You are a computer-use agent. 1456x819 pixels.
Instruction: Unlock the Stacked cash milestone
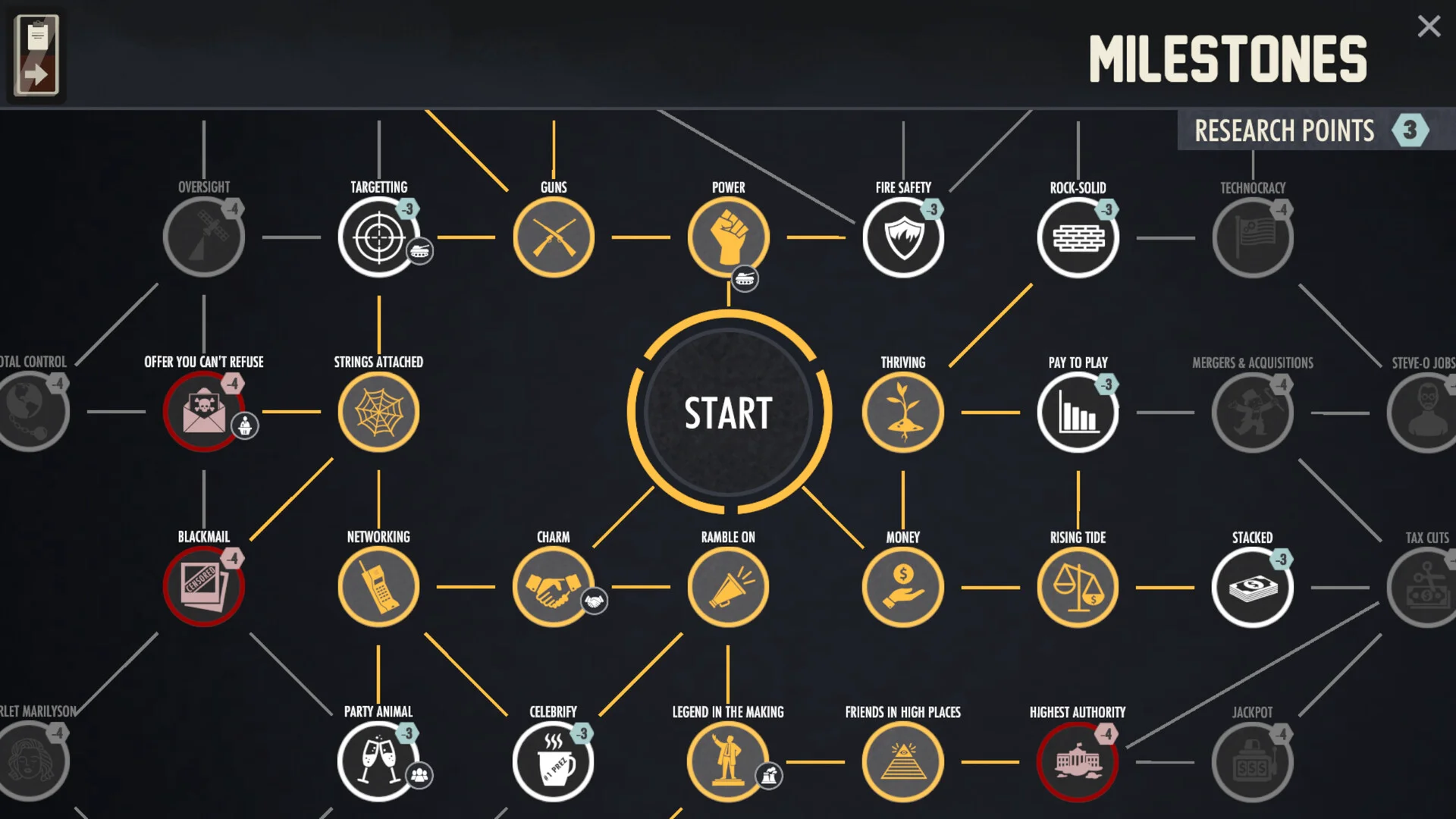(1252, 587)
